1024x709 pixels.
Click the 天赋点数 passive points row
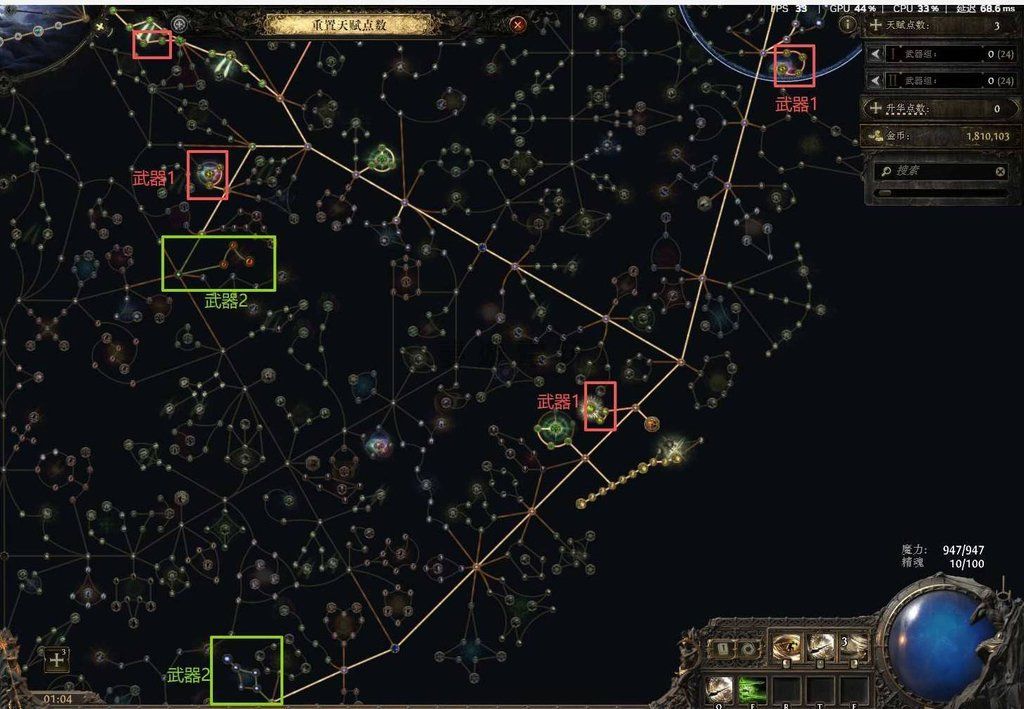[x=933, y=25]
